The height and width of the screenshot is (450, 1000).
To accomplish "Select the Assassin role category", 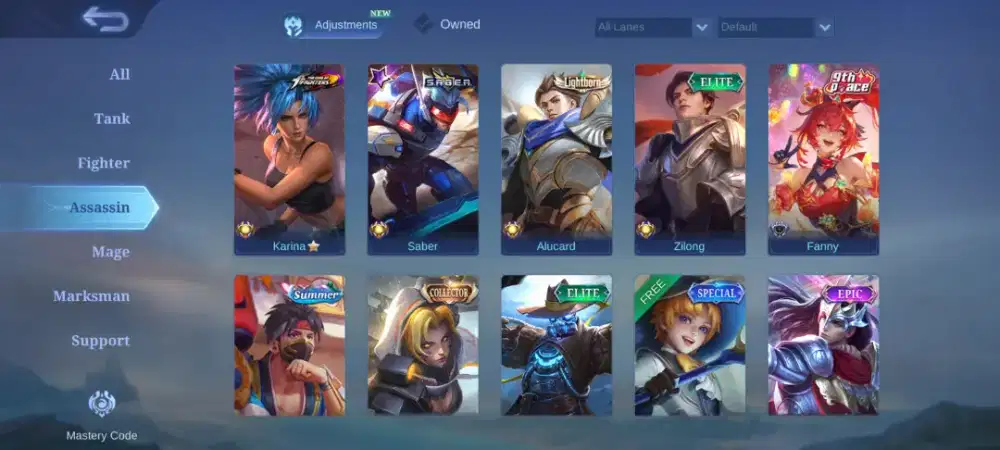I will (99, 208).
